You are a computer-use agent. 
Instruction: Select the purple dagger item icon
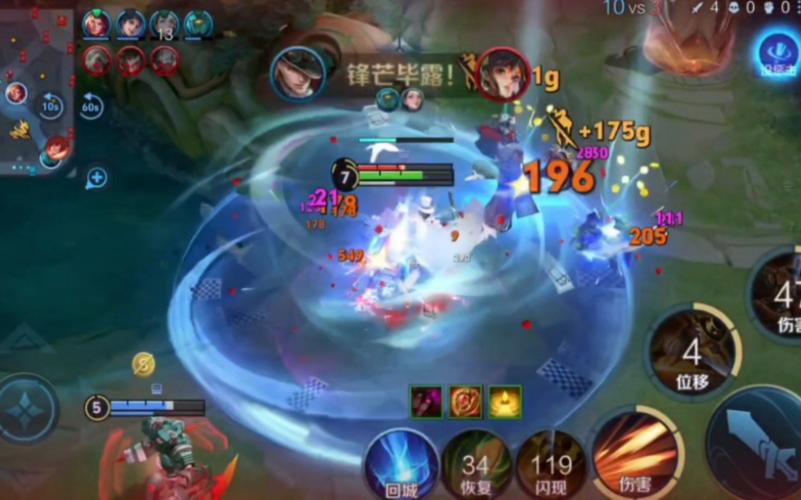tap(425, 401)
